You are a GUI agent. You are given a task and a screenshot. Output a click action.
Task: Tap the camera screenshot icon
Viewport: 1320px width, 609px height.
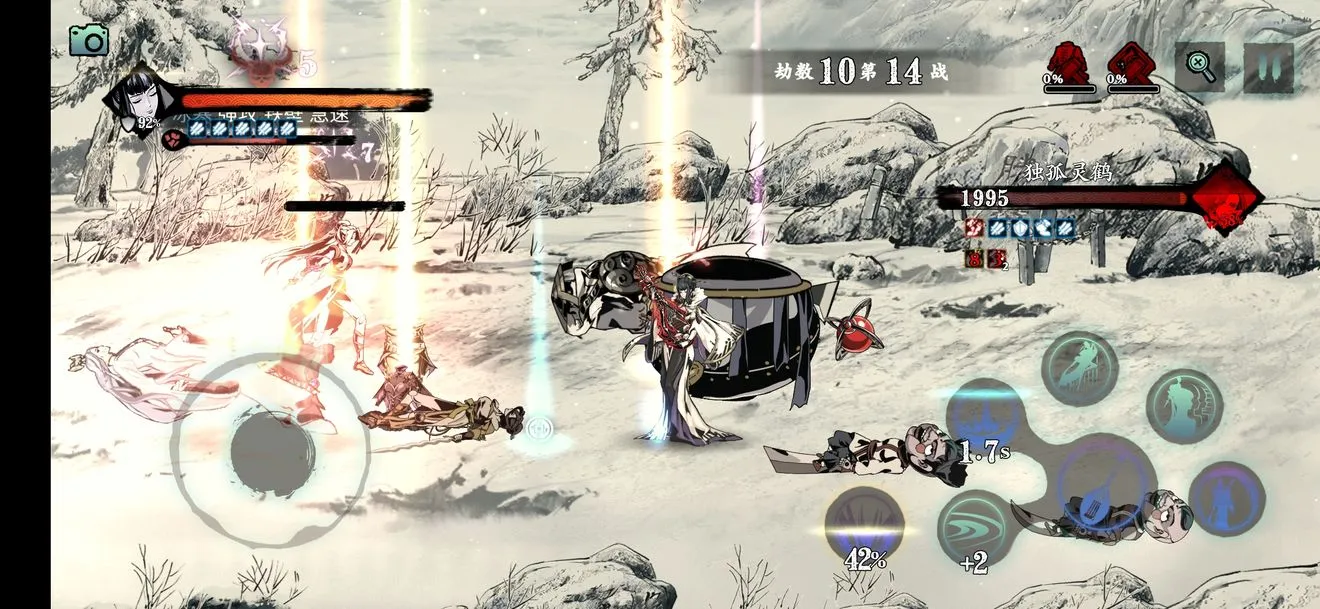[x=89, y=39]
